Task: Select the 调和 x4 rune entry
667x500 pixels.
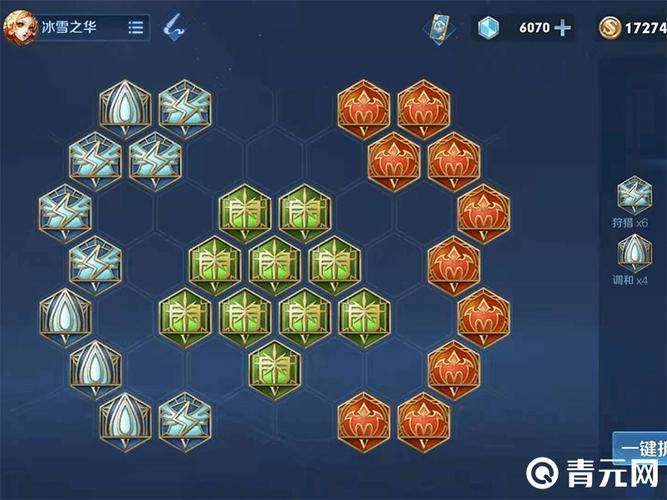Action: pos(632,254)
